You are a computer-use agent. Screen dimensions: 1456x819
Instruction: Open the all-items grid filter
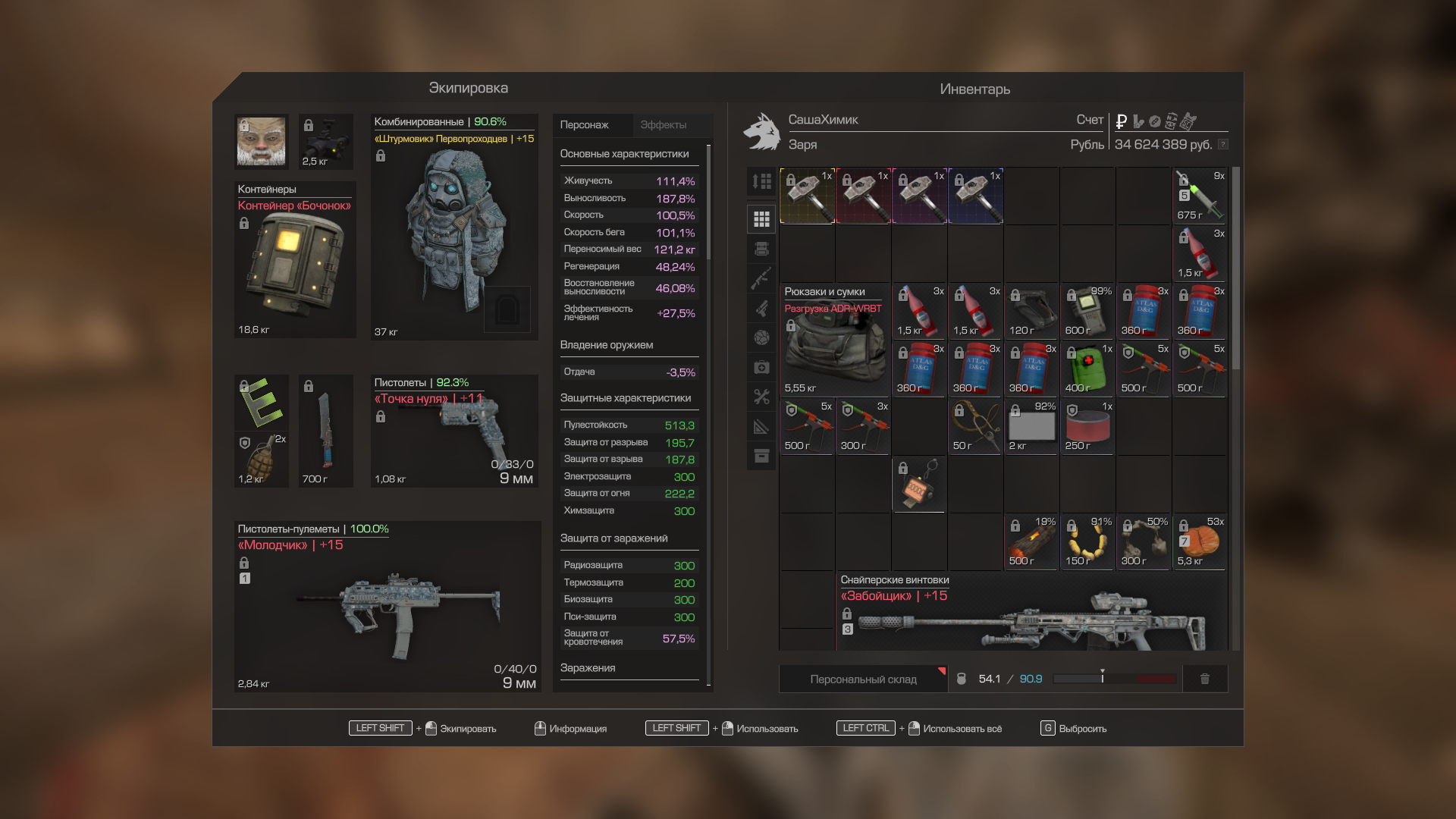click(761, 219)
